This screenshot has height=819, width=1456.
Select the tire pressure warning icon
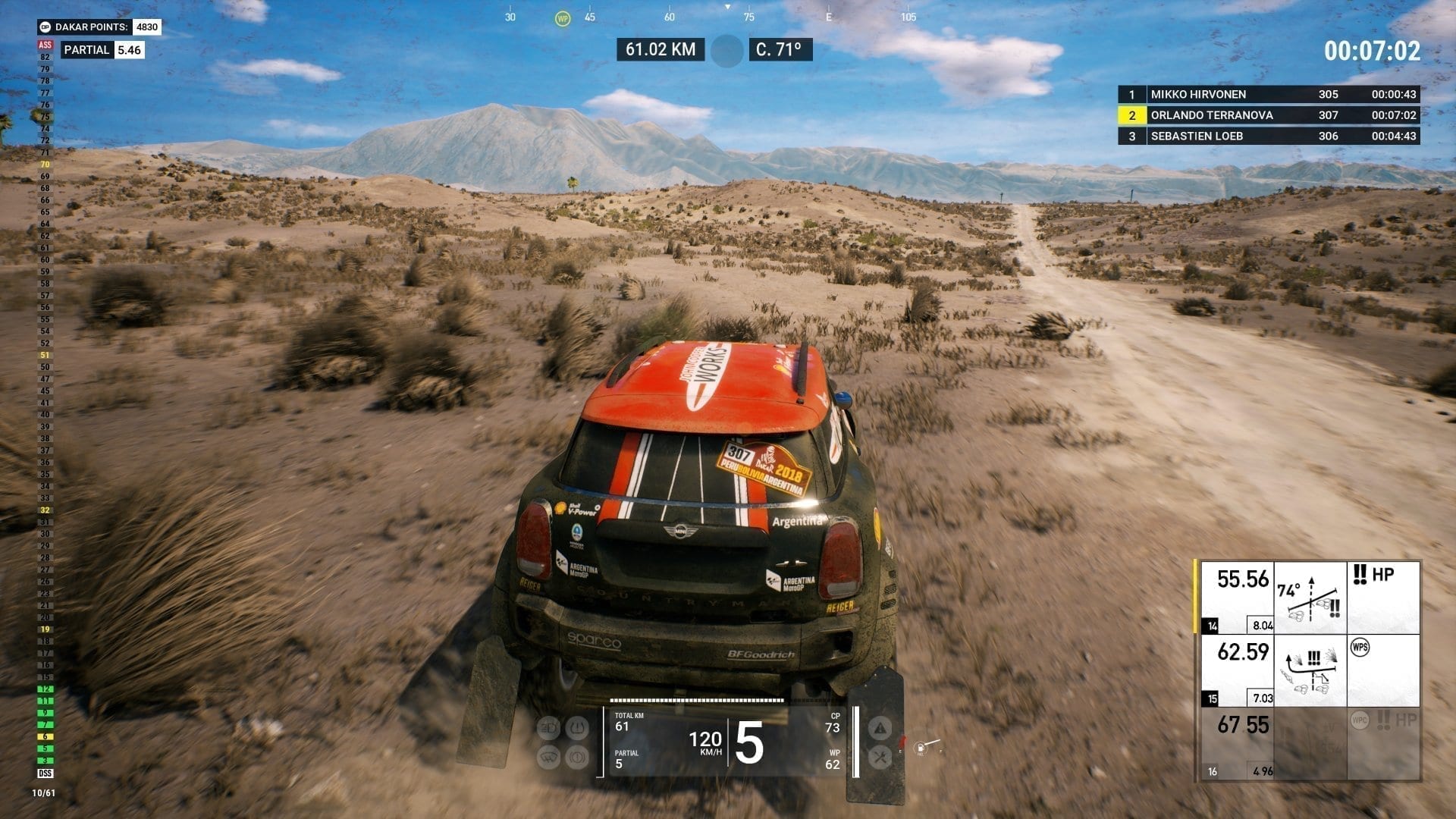click(x=577, y=729)
